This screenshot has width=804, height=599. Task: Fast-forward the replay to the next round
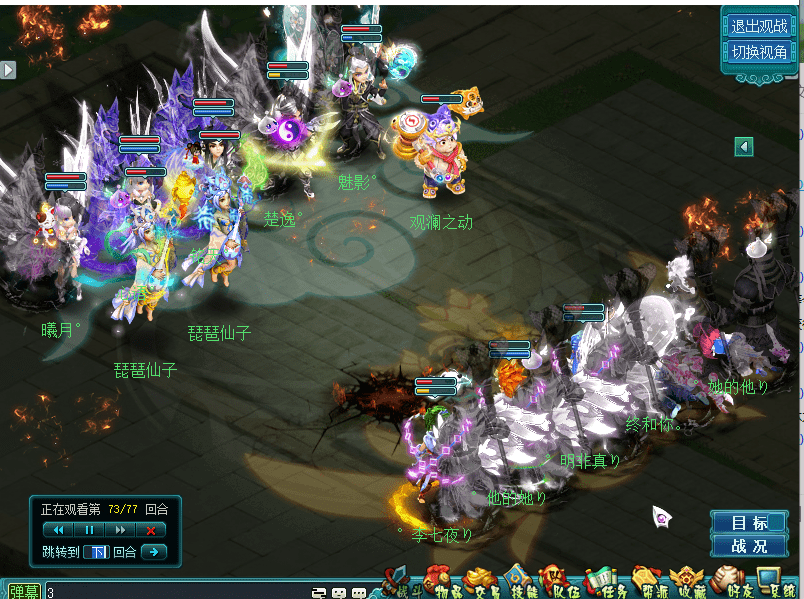[x=120, y=529]
